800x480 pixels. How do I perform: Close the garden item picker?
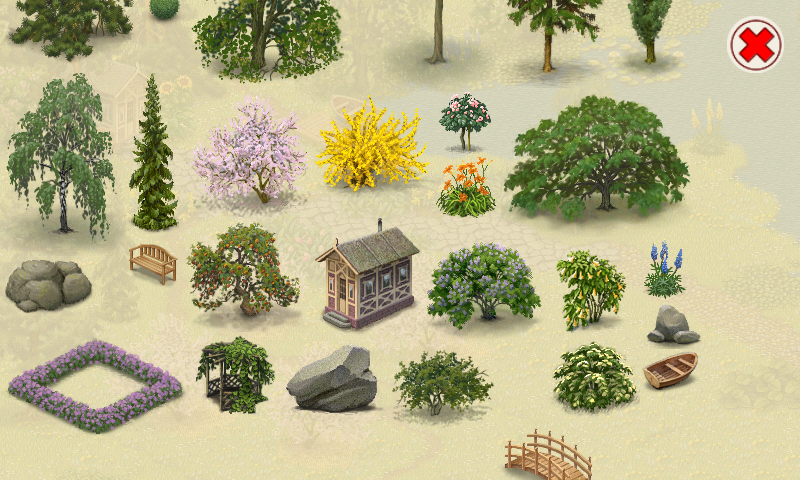click(755, 45)
